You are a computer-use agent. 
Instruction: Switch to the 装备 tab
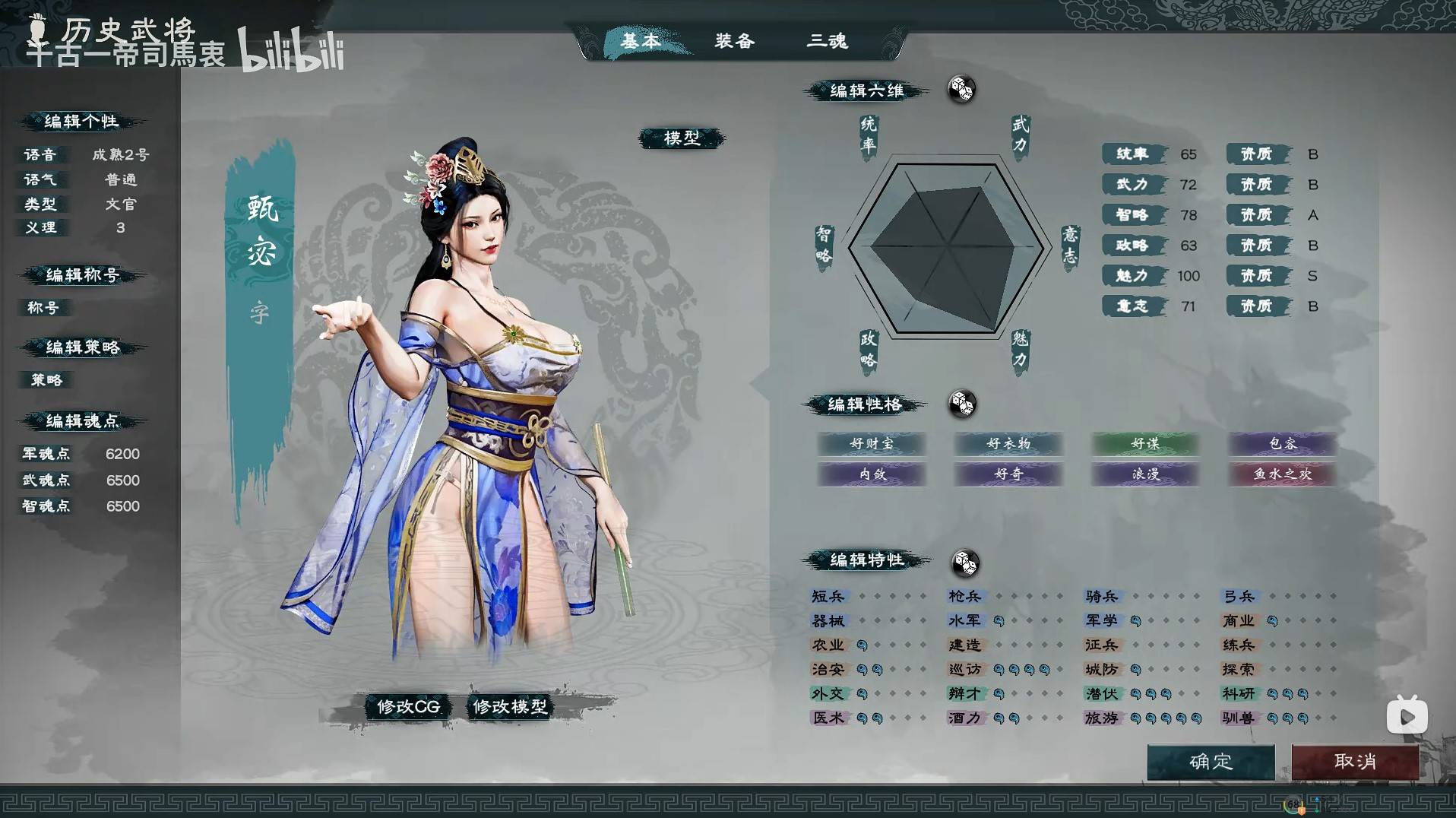(733, 42)
